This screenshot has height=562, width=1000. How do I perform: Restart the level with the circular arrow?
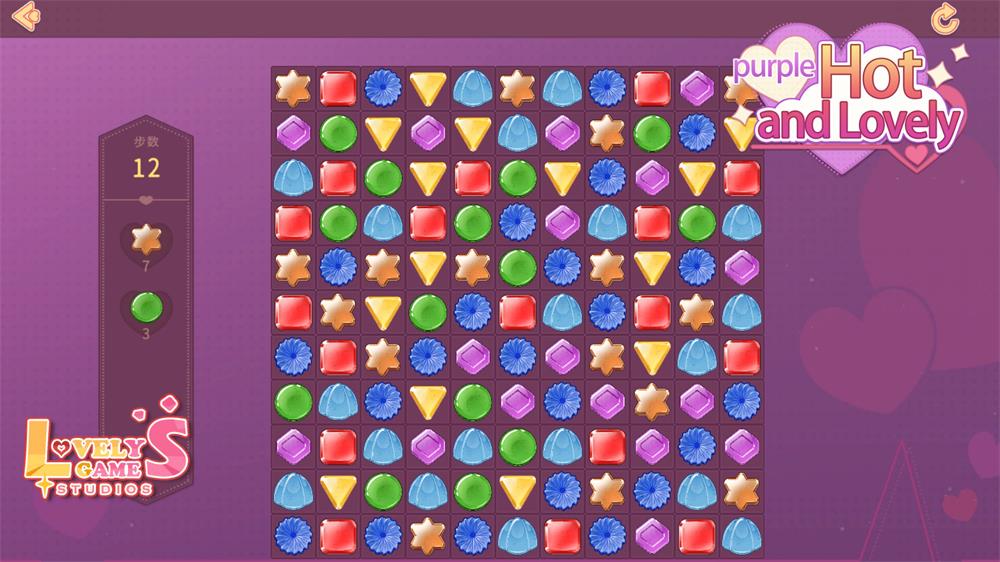(x=944, y=17)
